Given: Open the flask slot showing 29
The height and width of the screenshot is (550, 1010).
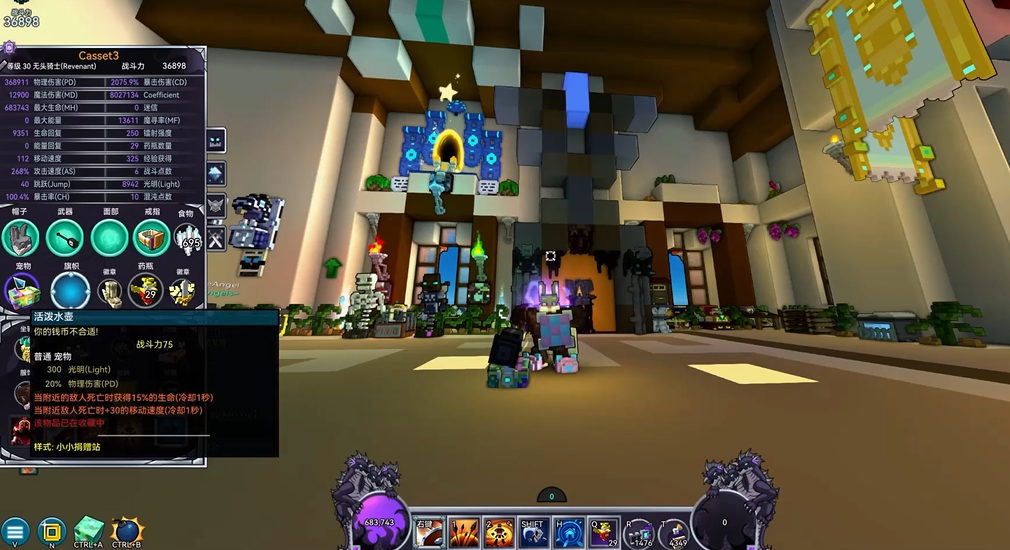Looking at the screenshot, I should (x=147, y=291).
